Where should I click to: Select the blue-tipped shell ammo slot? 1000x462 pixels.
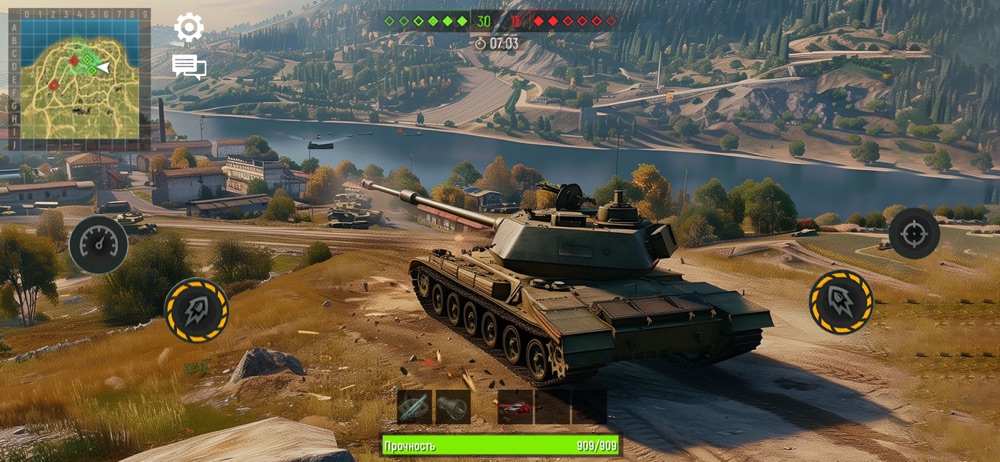coord(414,407)
